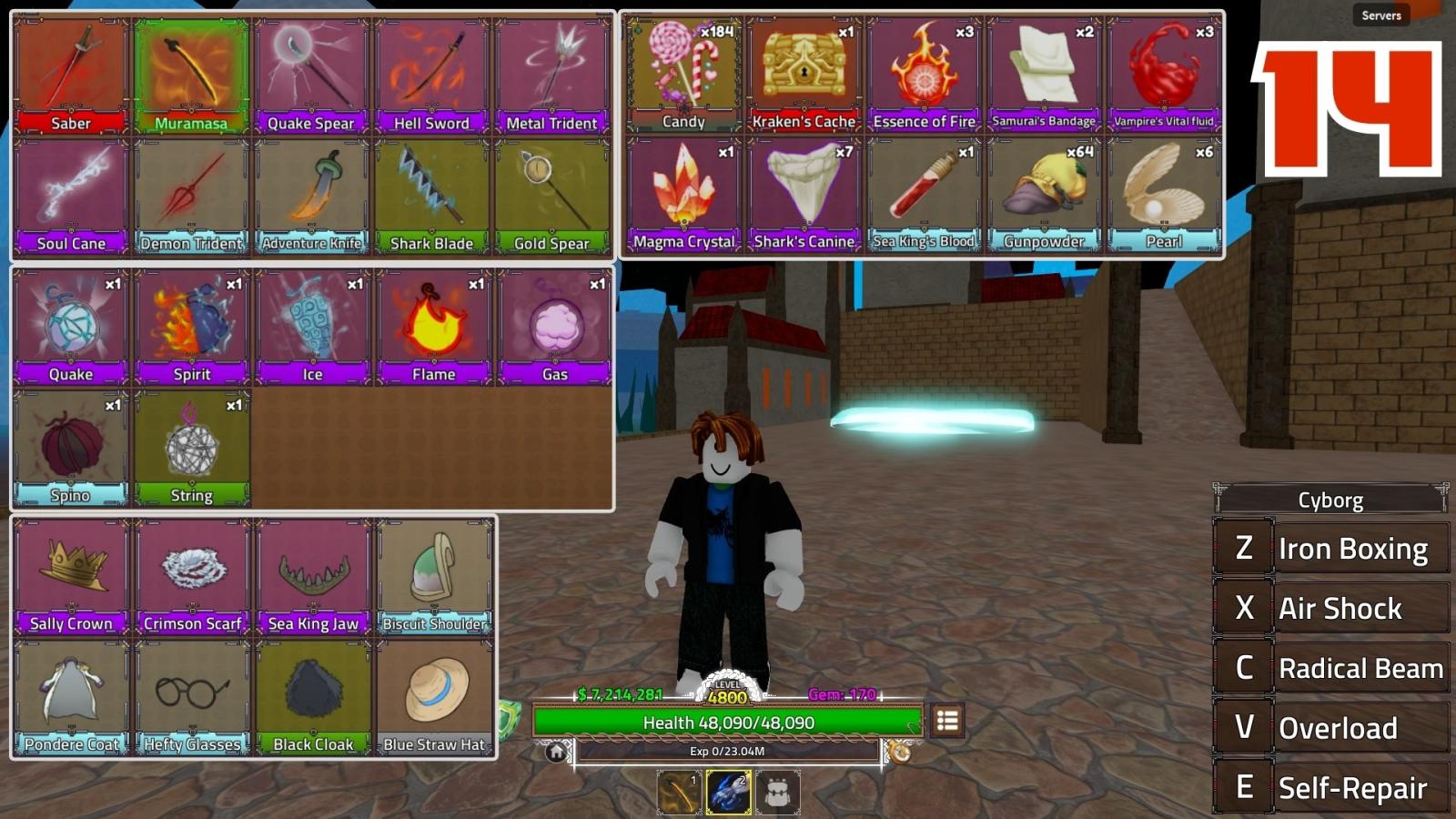Select the Blue Straw Hat
The width and height of the screenshot is (1456, 819).
point(434,698)
